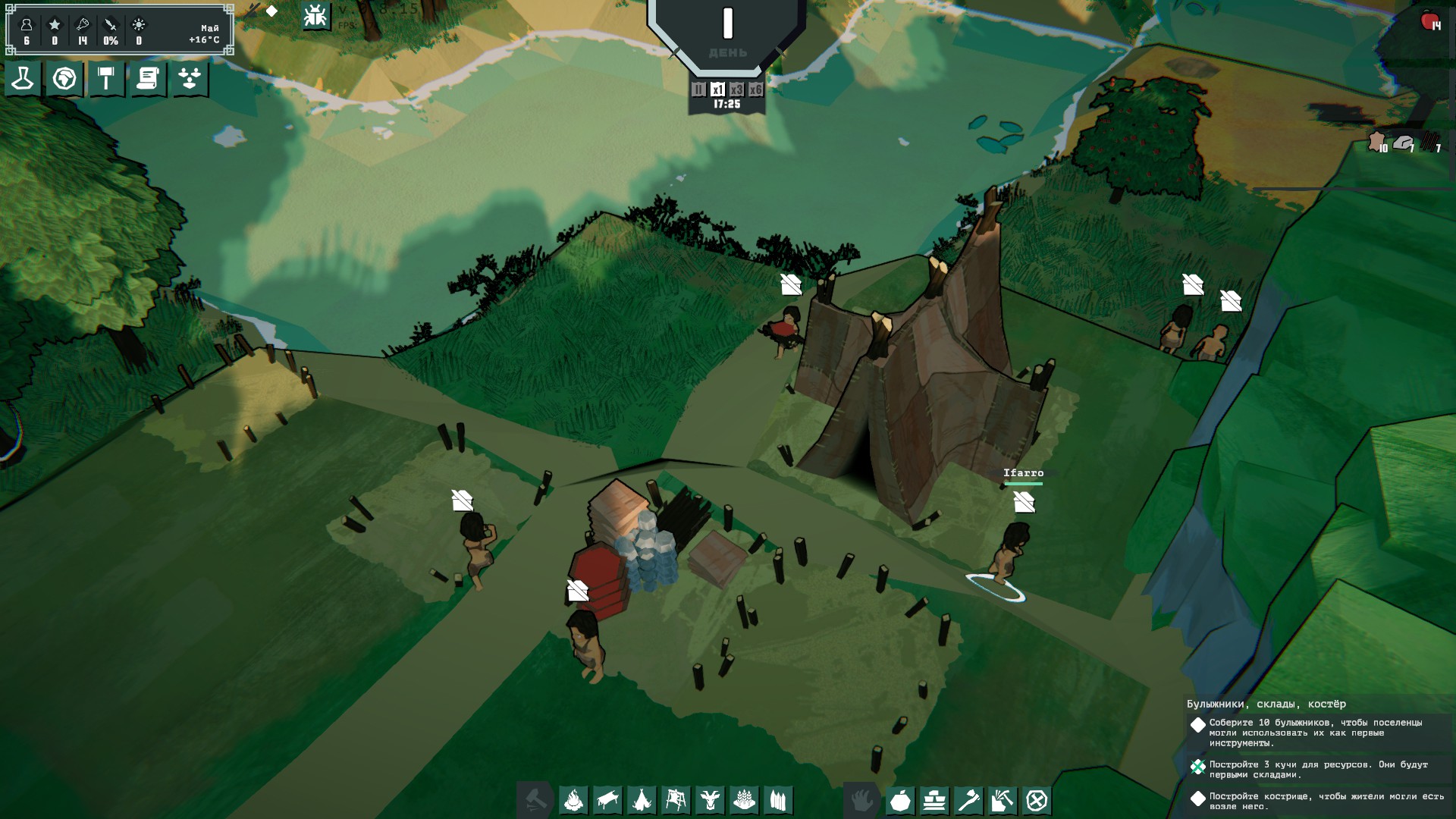This screenshot has height=819, width=1456.
Task: Open the scroll journal button
Action: [148, 78]
